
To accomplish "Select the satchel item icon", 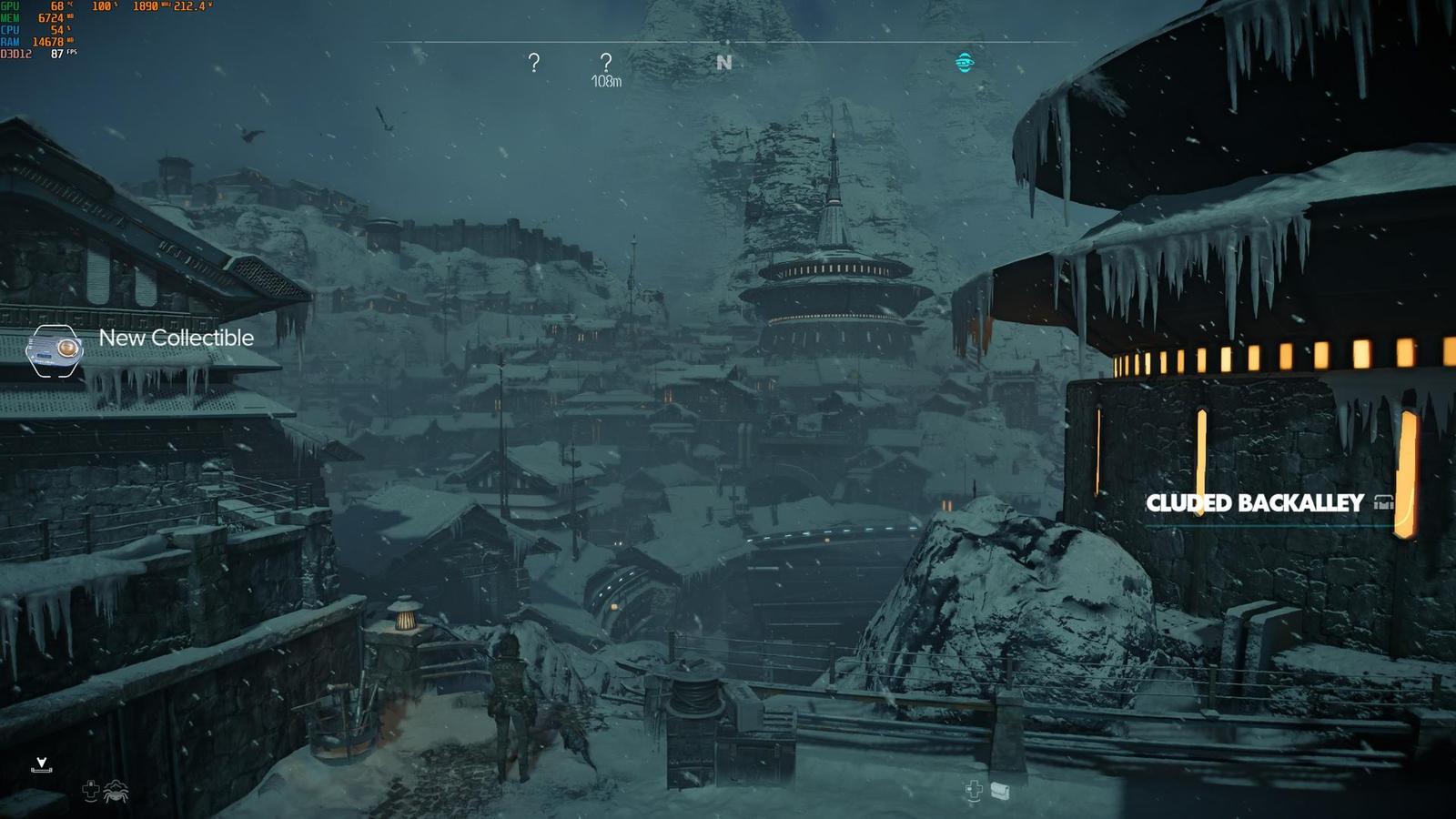I will (x=1000, y=791).
